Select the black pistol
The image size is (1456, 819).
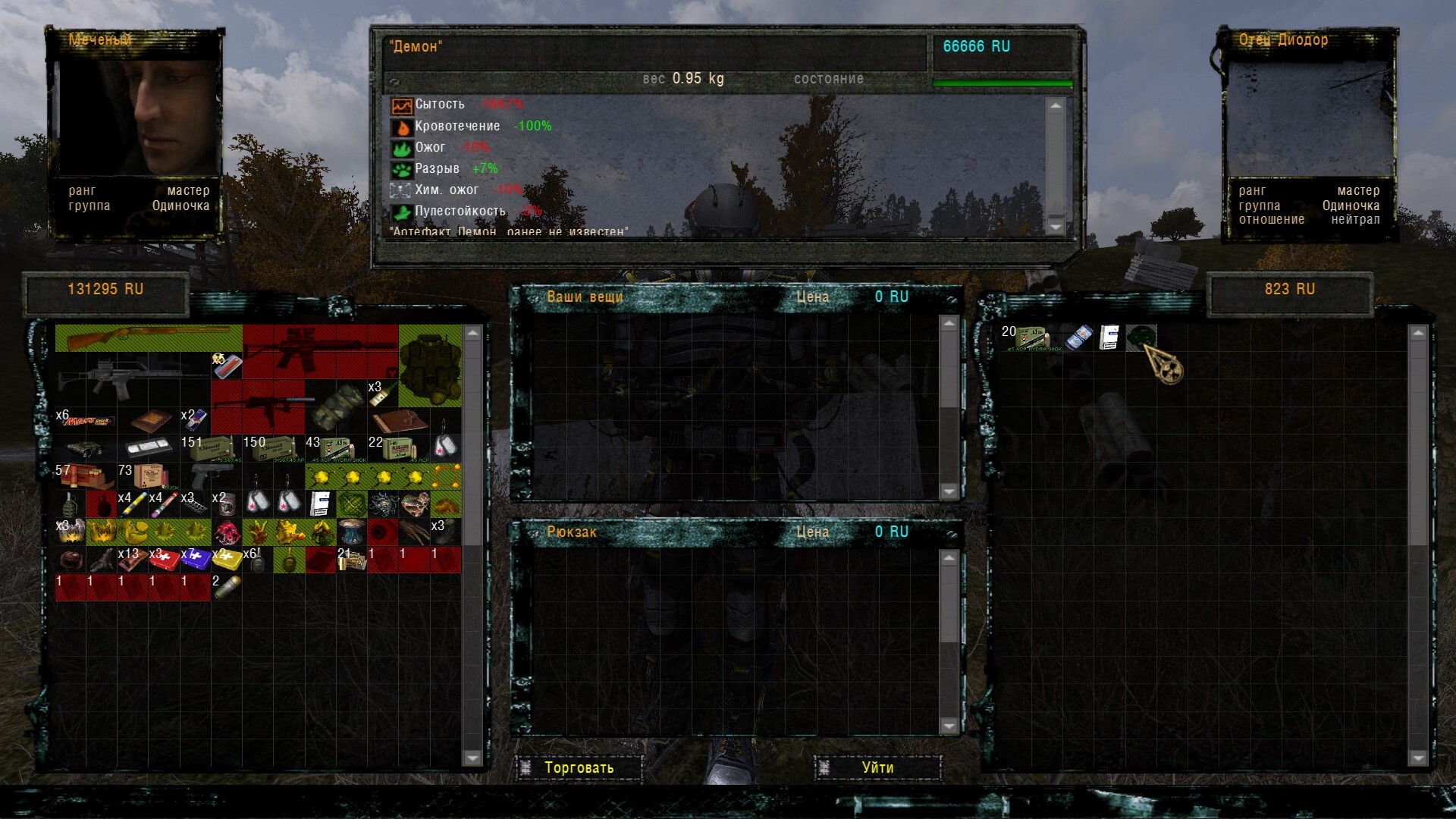212,476
